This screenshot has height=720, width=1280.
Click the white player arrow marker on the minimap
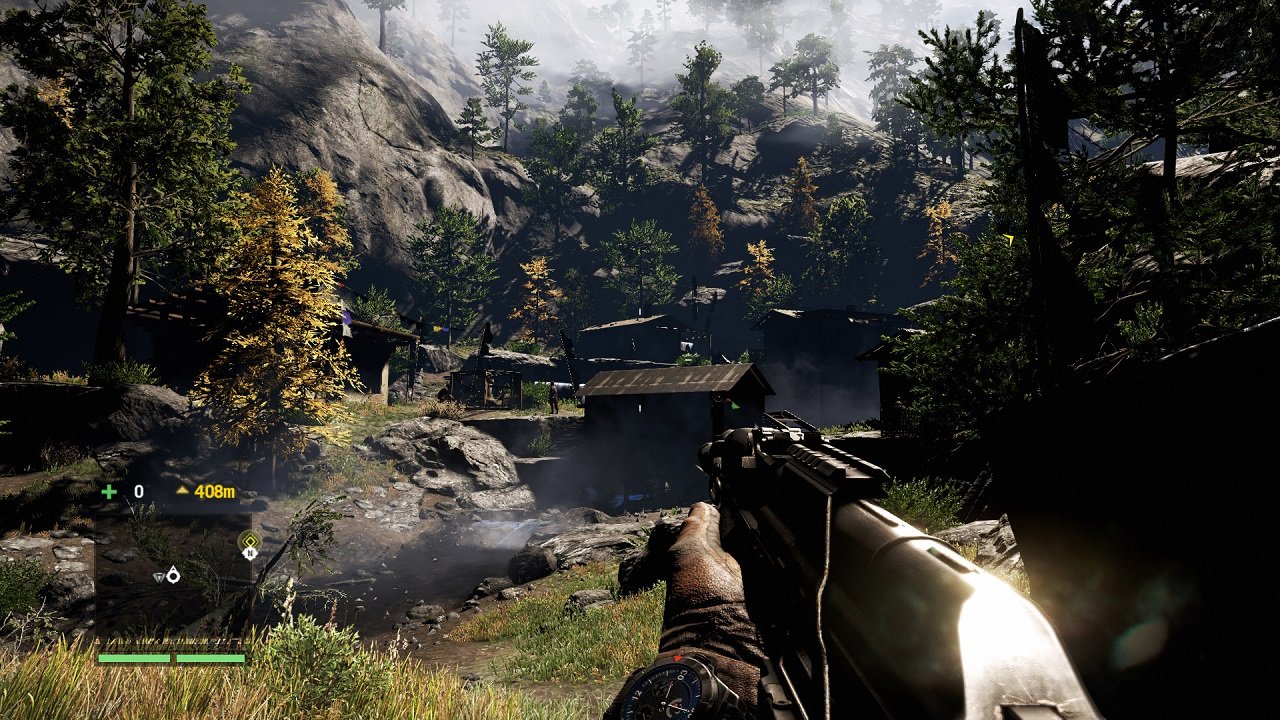click(x=173, y=576)
